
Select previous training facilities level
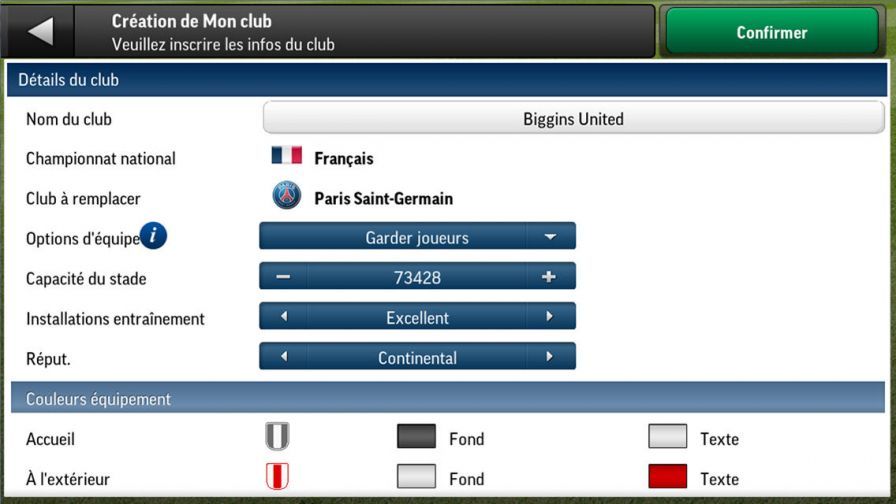(283, 317)
